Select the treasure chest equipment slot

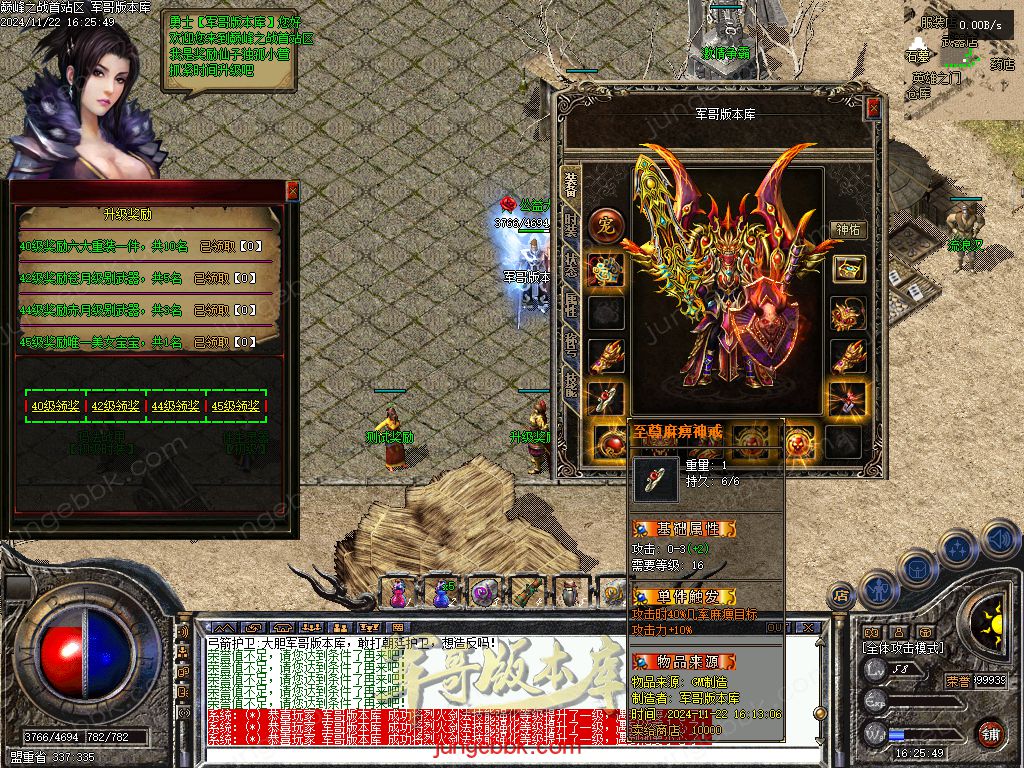click(x=848, y=269)
